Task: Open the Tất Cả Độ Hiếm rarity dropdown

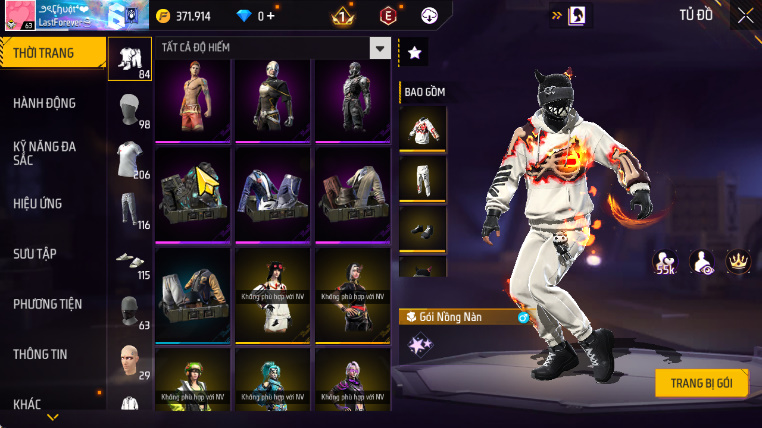Action: 379,47
